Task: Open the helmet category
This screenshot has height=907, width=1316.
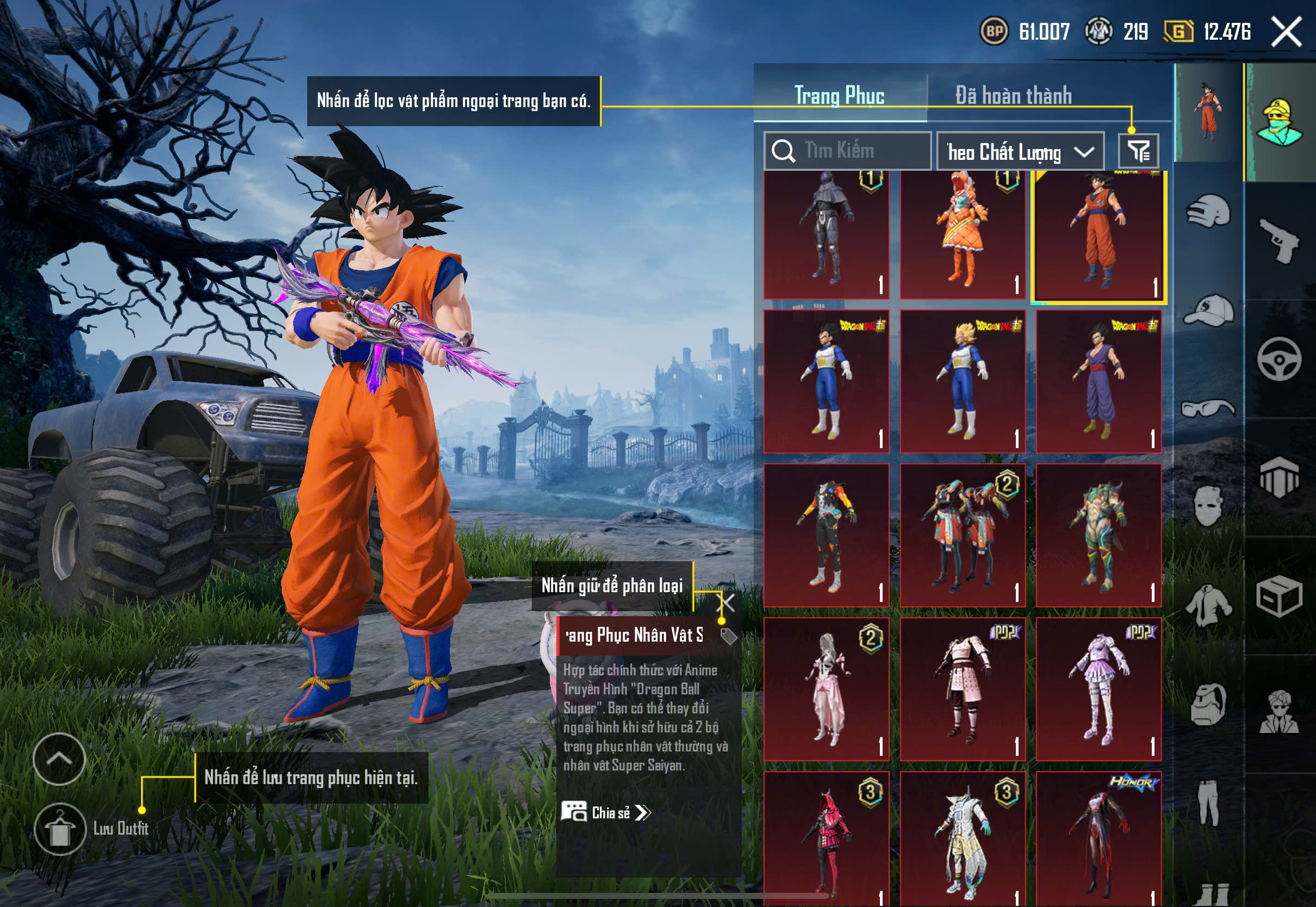Action: [x=1209, y=212]
